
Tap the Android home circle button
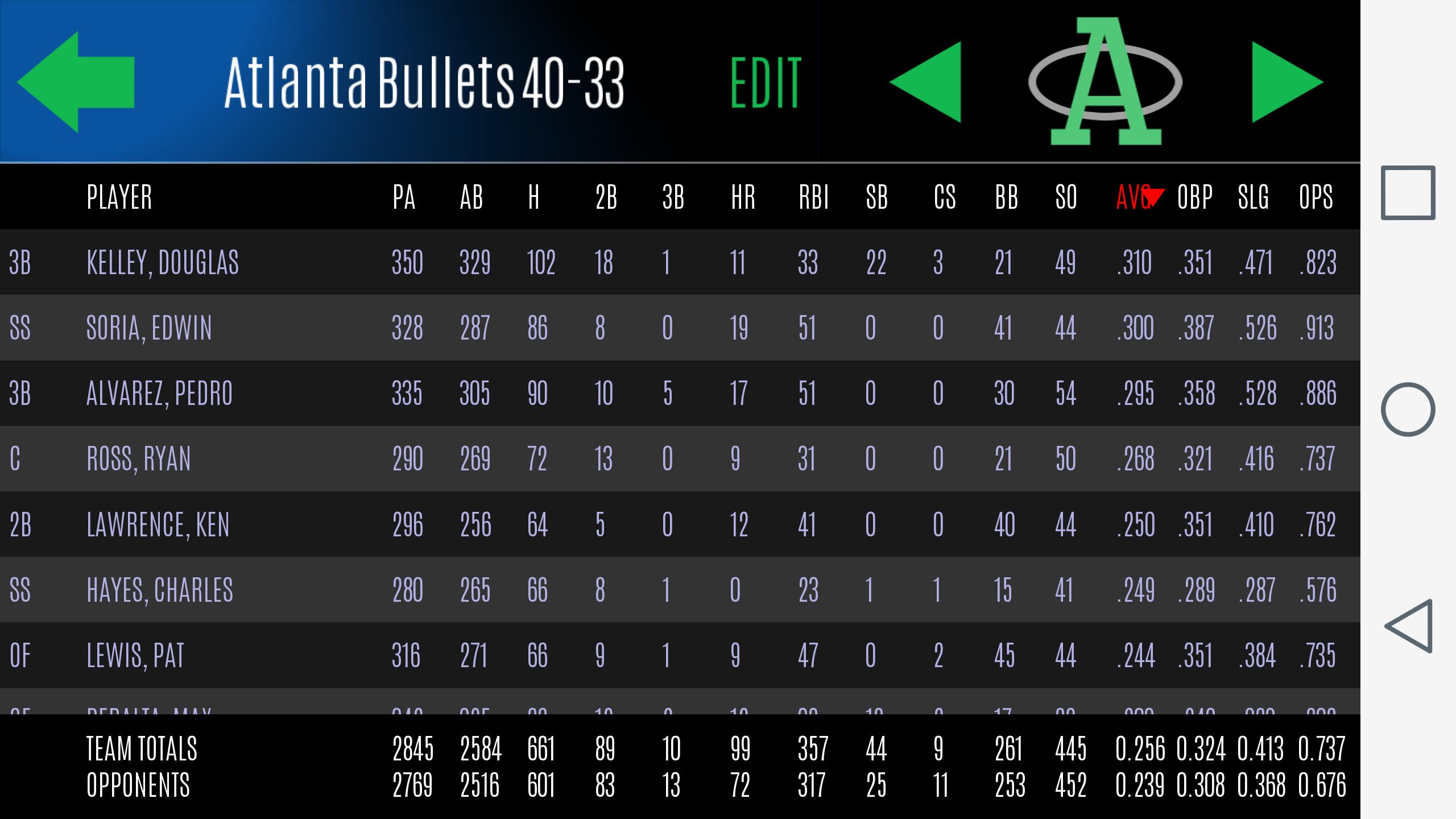pyautogui.click(x=1408, y=409)
